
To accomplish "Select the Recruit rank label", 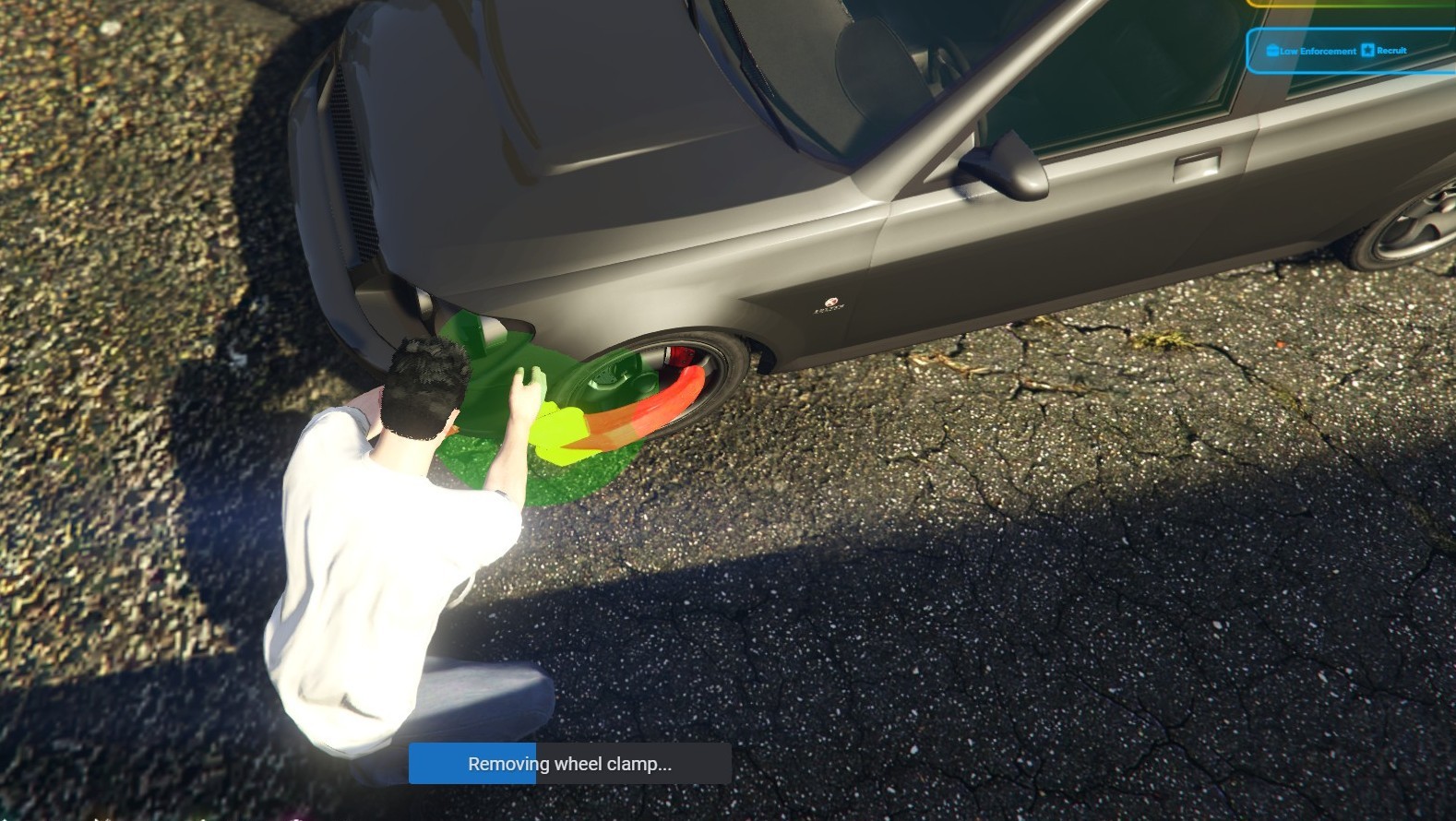I will pos(1391,51).
